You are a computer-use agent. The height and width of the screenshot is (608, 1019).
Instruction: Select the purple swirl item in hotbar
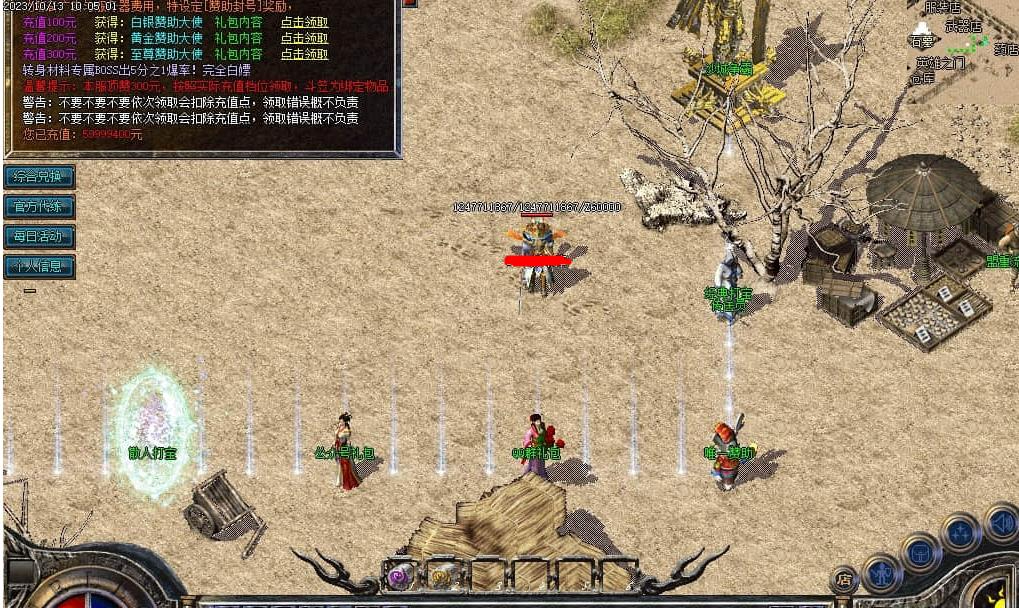400,576
